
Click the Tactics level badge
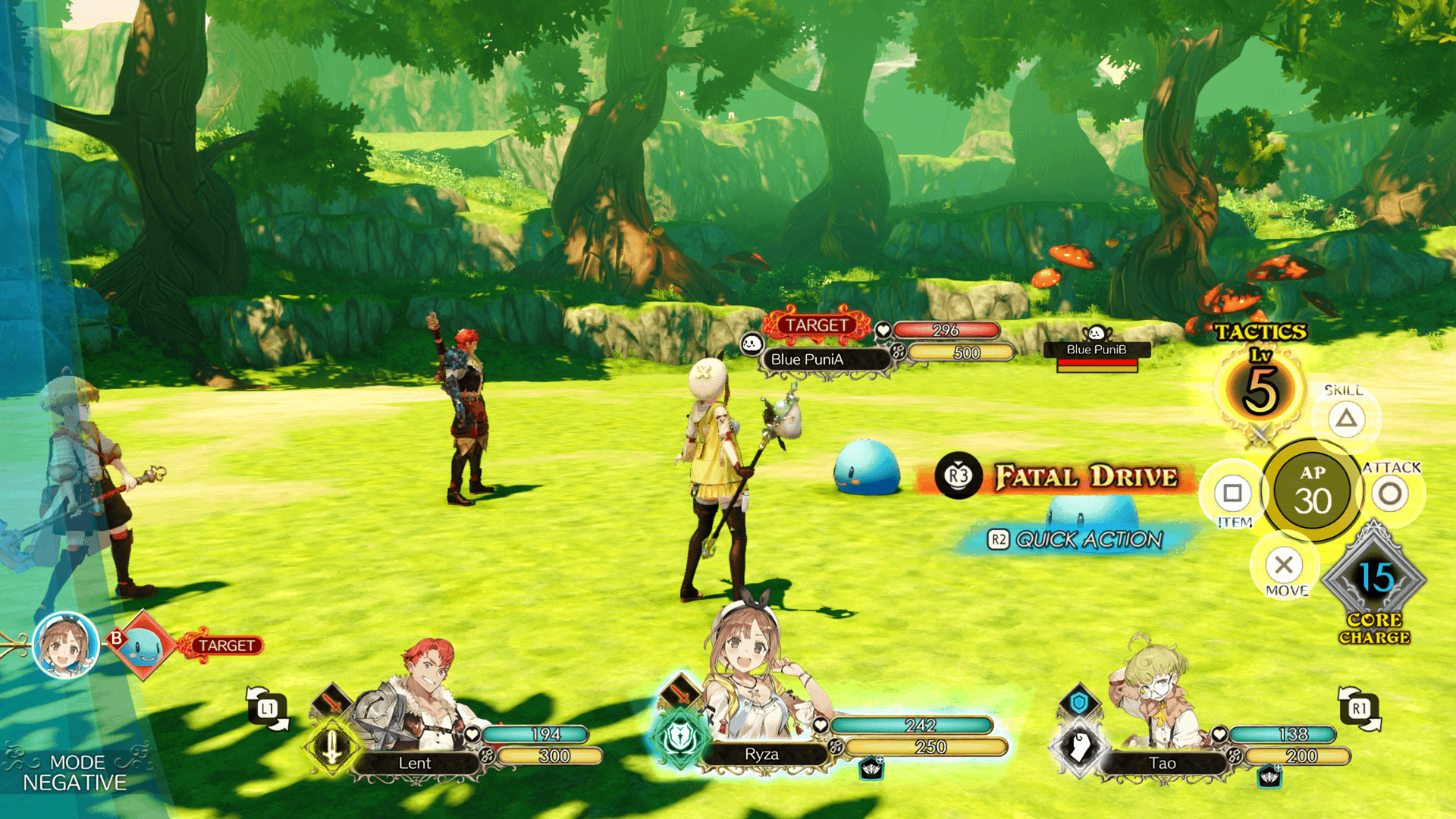tap(1260, 389)
